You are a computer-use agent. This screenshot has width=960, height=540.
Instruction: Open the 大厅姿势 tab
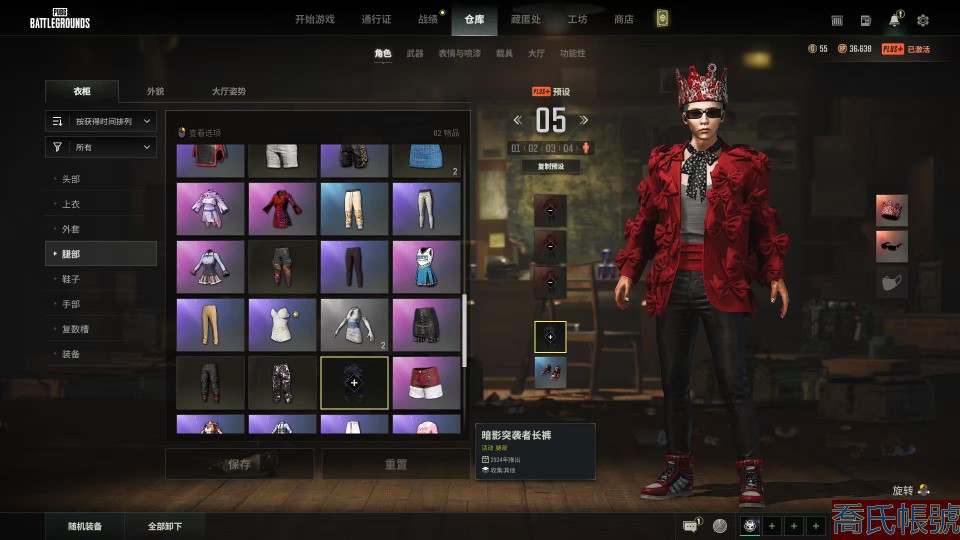click(x=228, y=91)
